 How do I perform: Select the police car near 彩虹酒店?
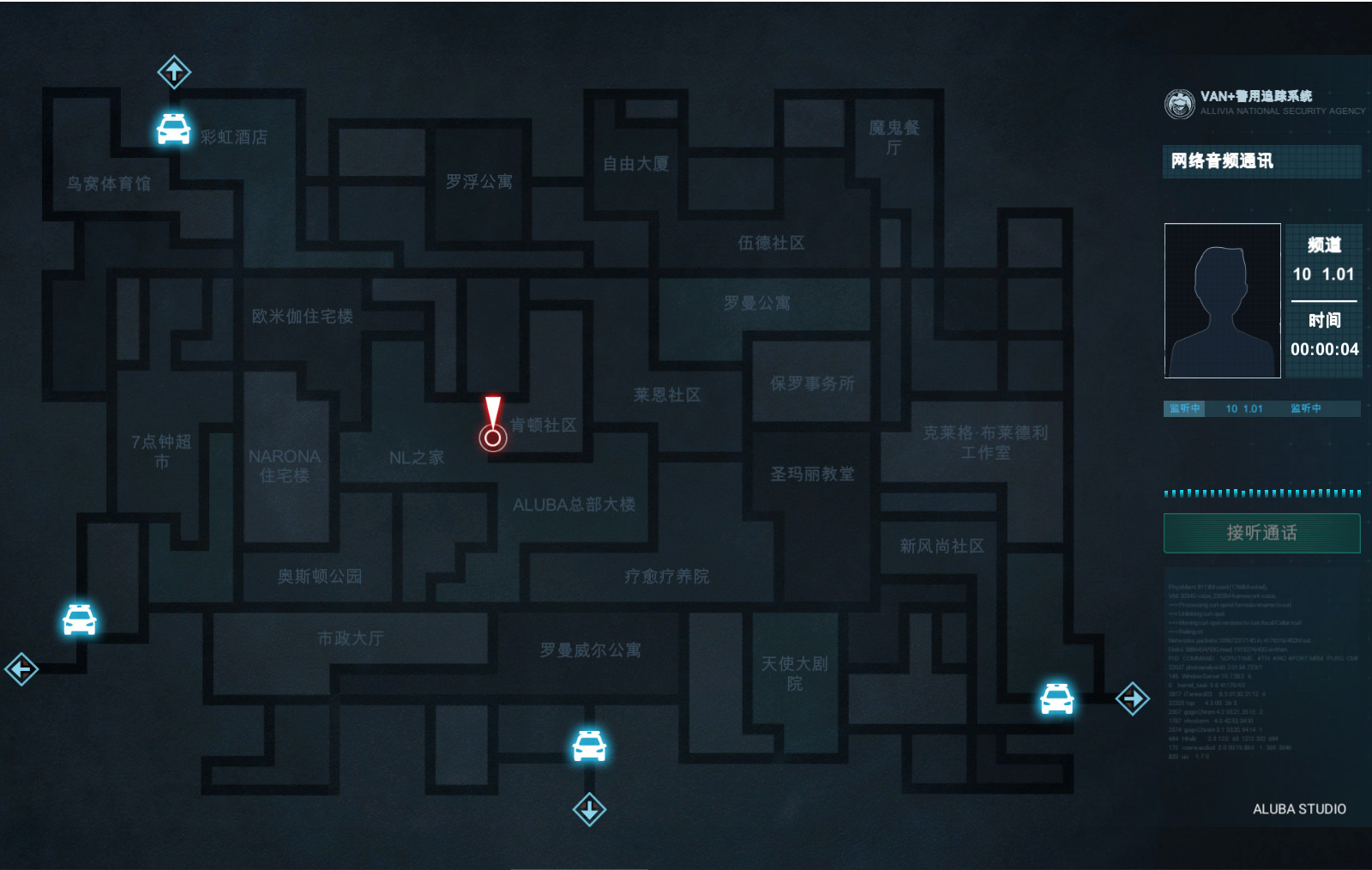click(x=172, y=130)
